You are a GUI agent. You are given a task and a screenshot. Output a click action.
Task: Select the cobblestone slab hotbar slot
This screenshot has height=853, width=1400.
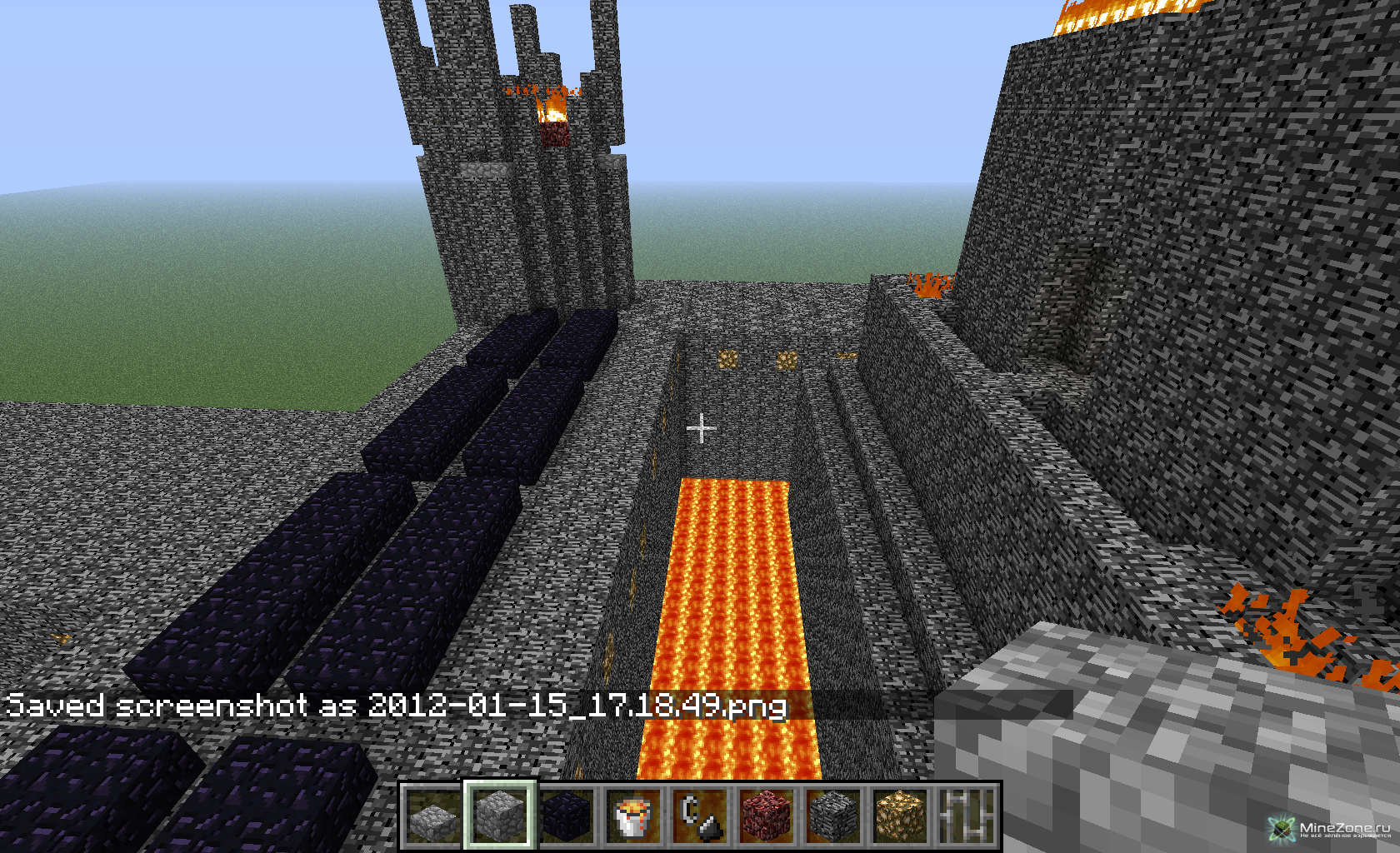[433, 816]
